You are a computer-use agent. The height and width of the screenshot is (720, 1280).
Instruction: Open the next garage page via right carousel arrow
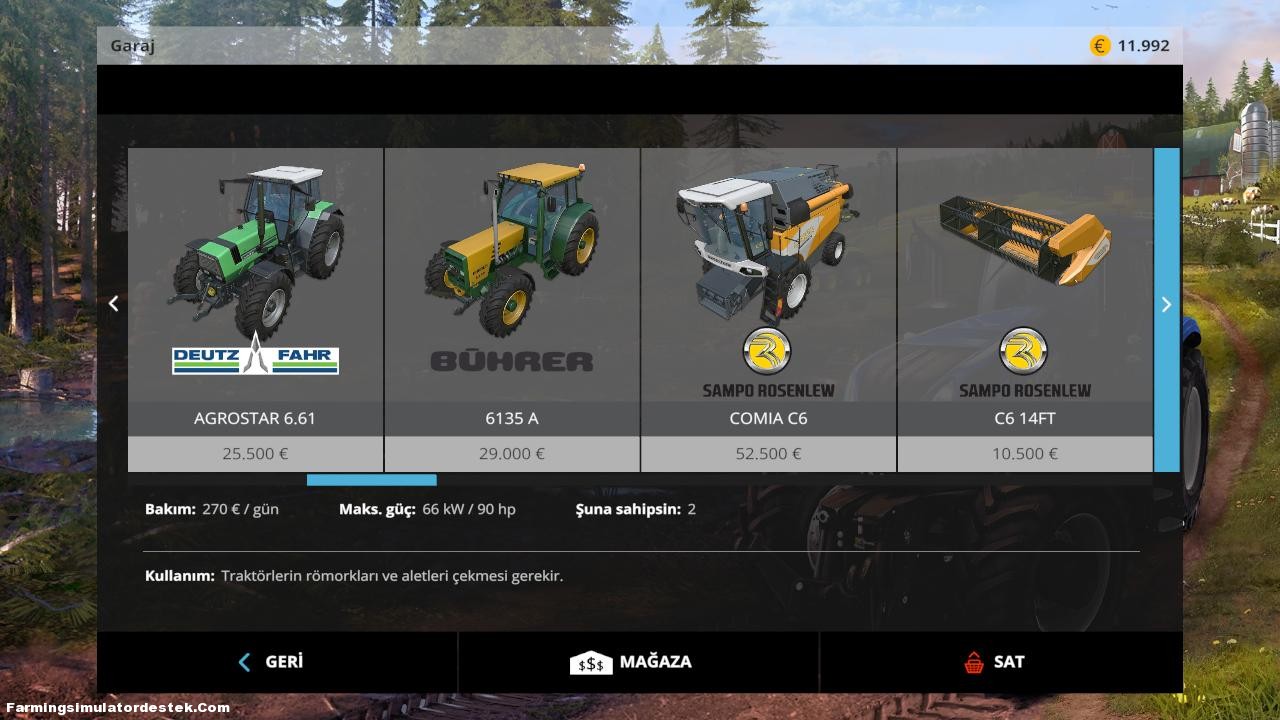pos(1166,304)
